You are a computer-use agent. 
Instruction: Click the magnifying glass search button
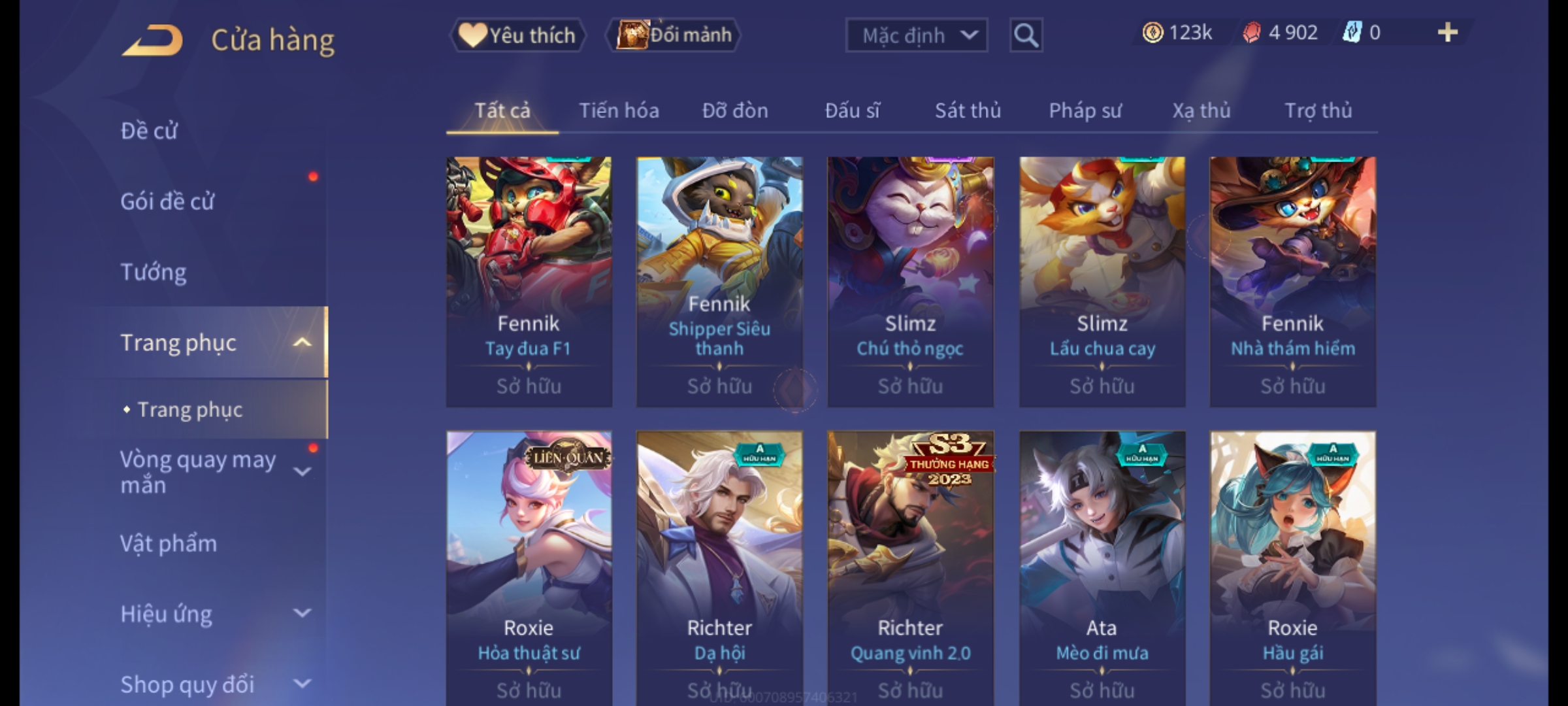coord(1026,35)
